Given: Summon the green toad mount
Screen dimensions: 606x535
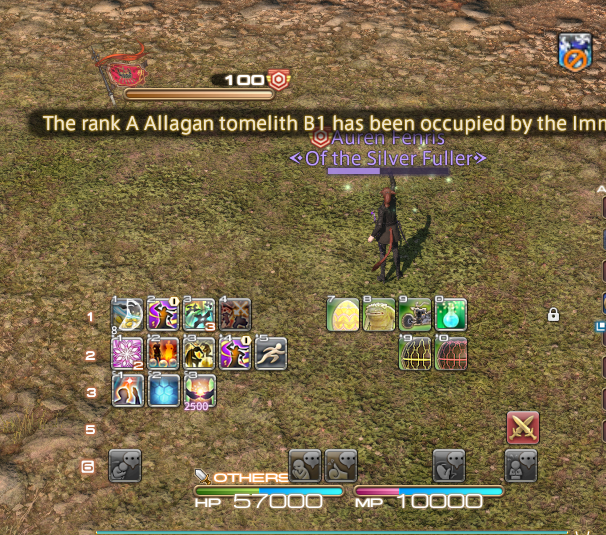Looking at the screenshot, I should [379, 315].
